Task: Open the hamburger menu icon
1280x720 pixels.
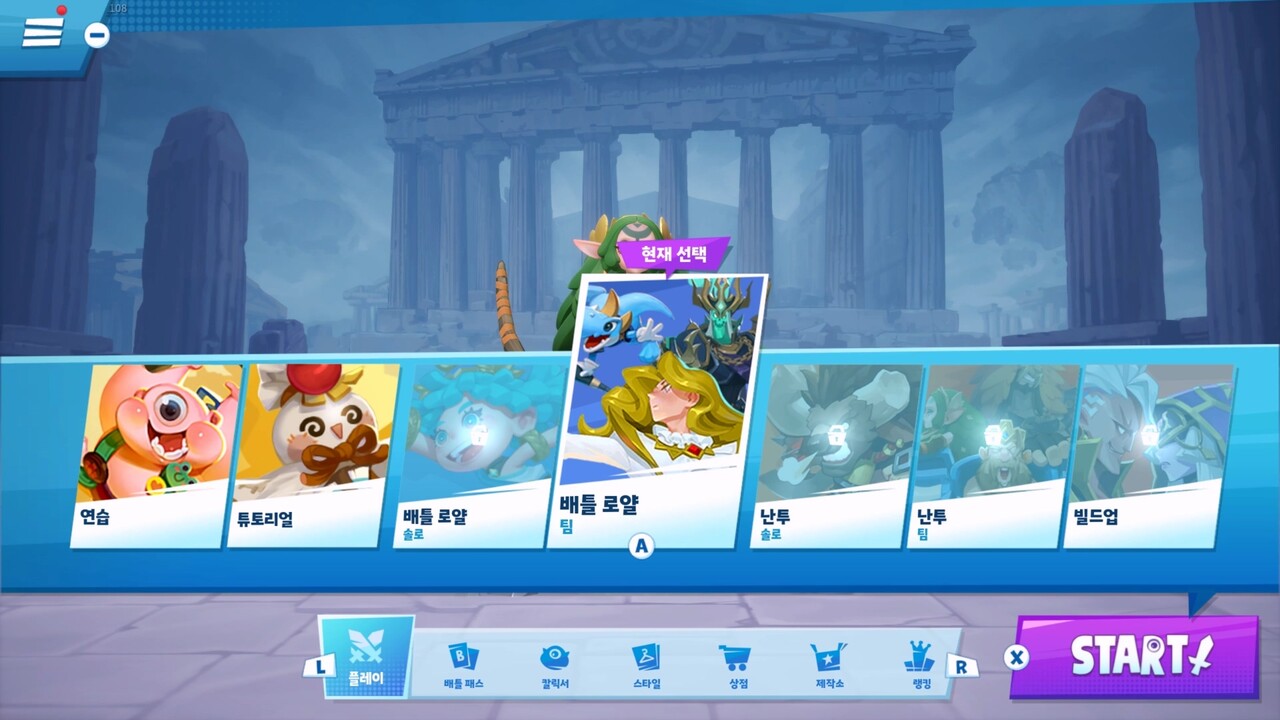Action: coord(42,31)
